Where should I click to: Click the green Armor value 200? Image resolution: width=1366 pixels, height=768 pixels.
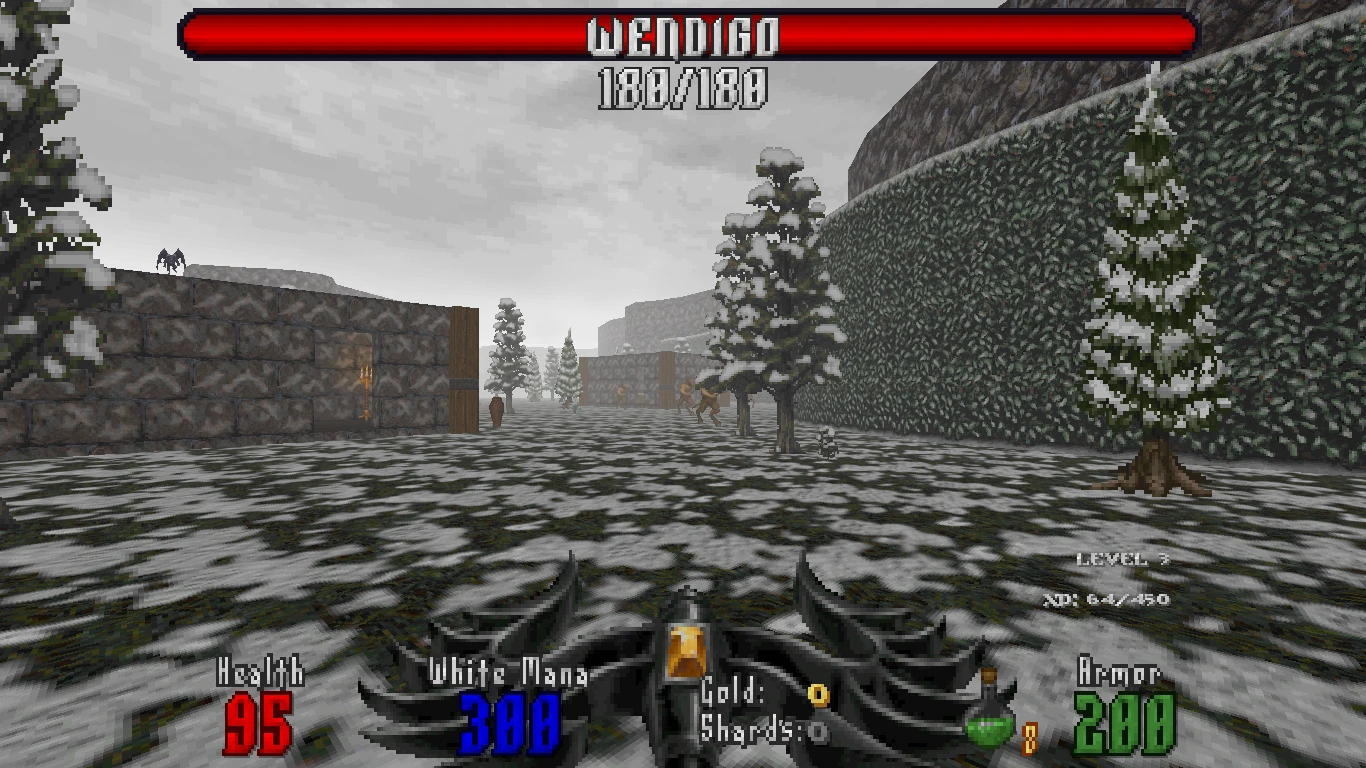point(1122,722)
